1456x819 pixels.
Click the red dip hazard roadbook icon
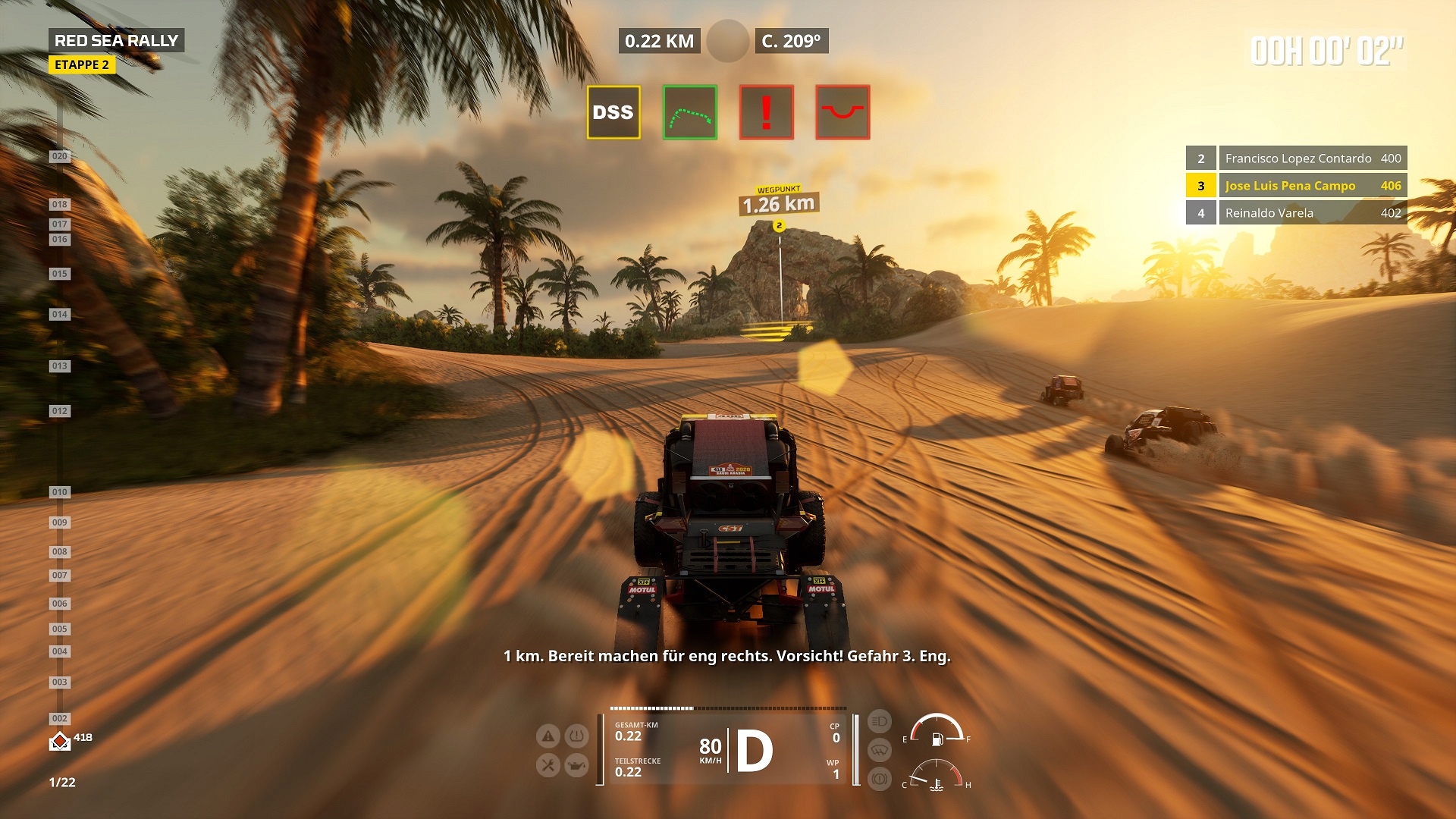pos(843,112)
